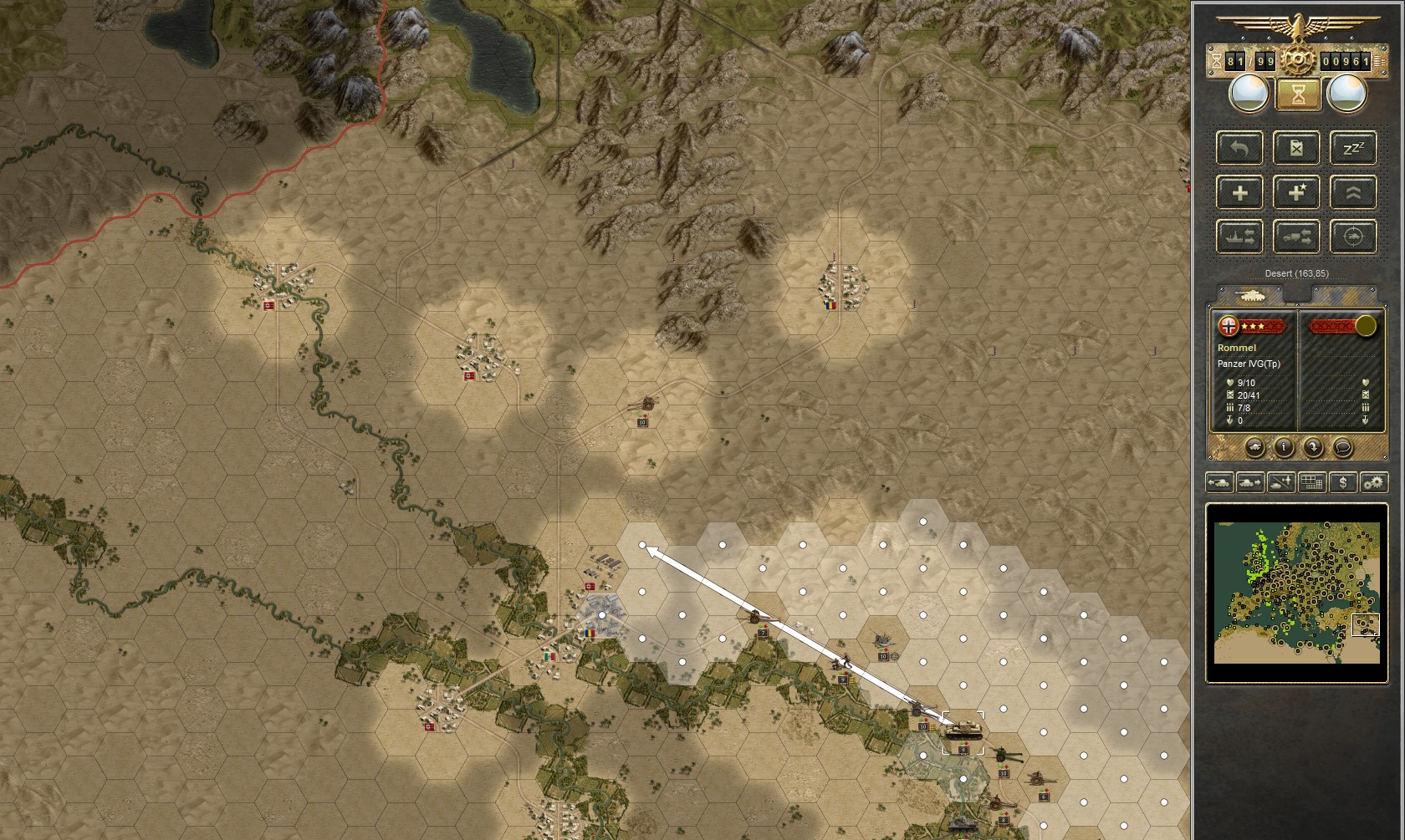Open the unit upgrade chevrons icon
Viewport: 1405px width, 840px height.
[1353, 193]
